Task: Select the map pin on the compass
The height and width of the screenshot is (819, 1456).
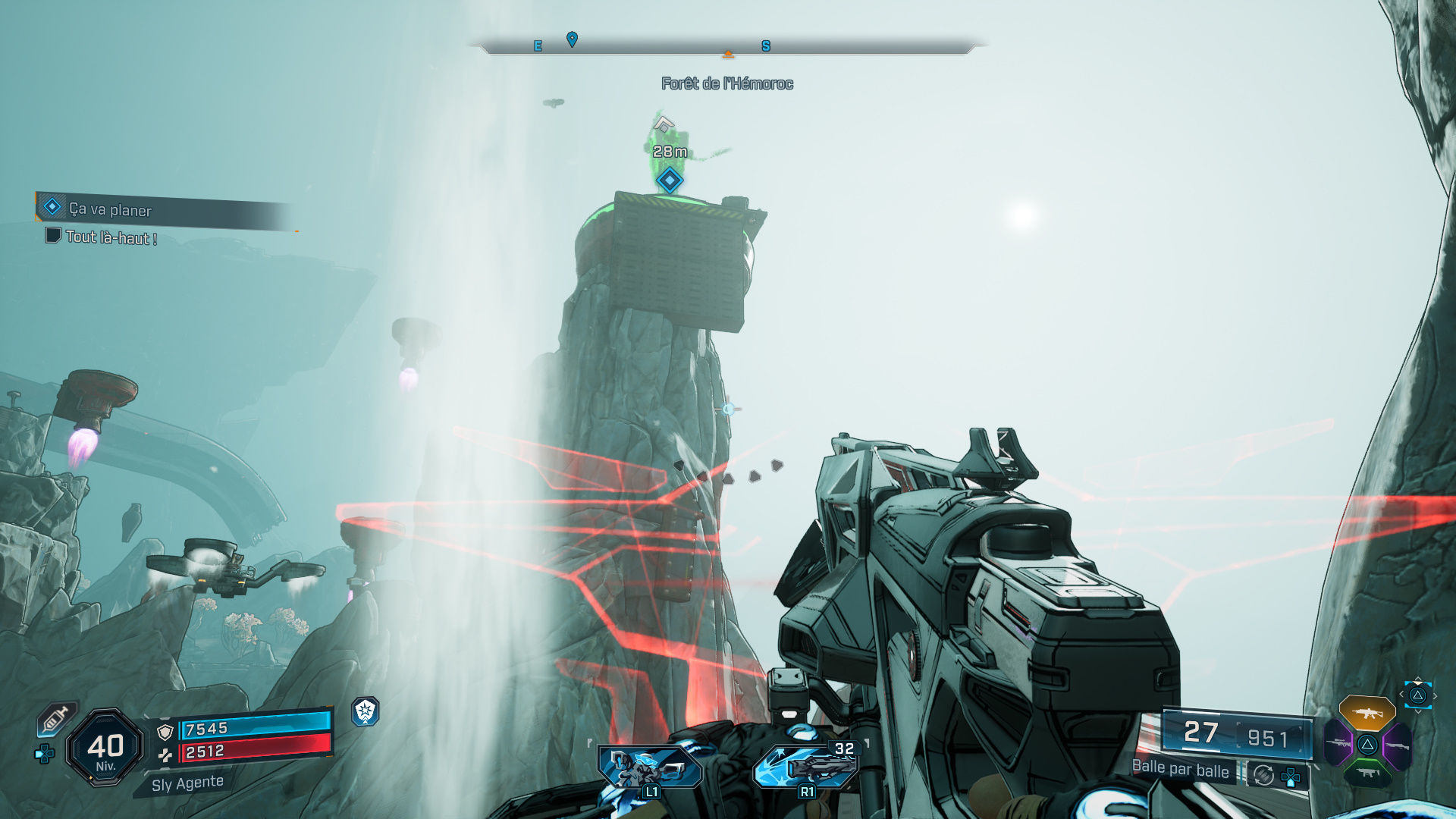Action: click(573, 39)
